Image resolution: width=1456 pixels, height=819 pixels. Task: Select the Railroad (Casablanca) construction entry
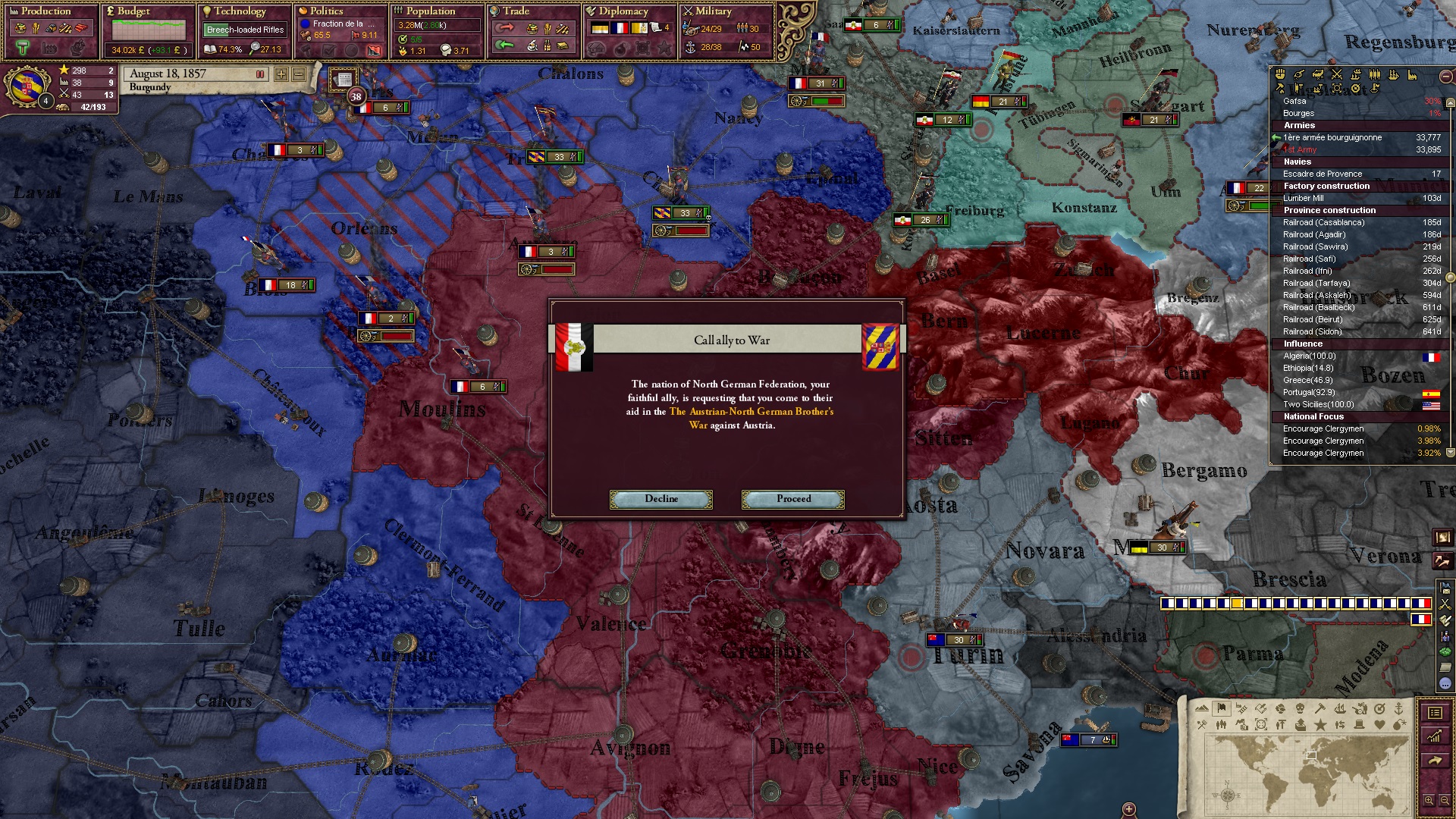click(x=1323, y=223)
